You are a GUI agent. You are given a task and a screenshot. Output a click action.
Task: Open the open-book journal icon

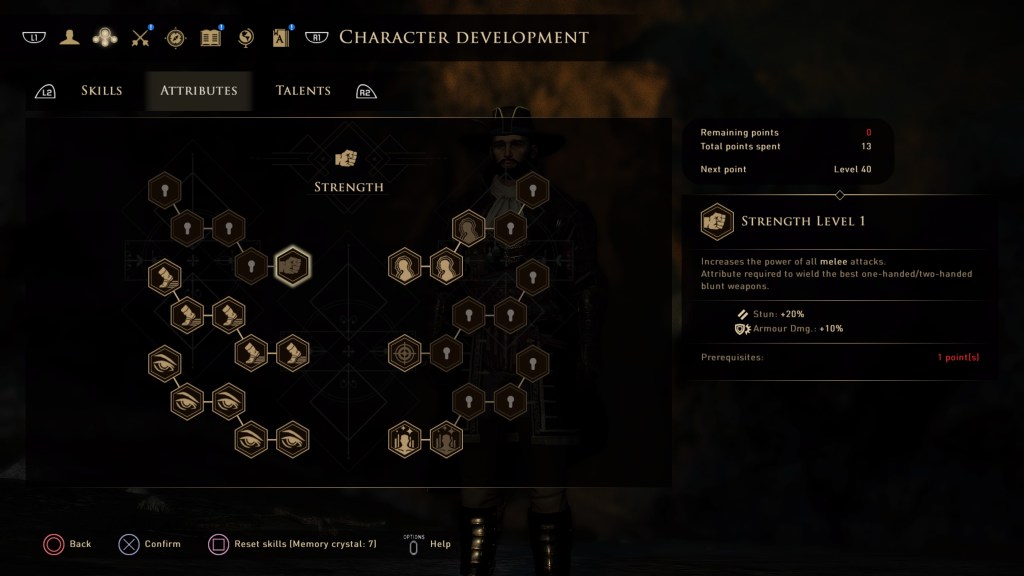(x=210, y=38)
